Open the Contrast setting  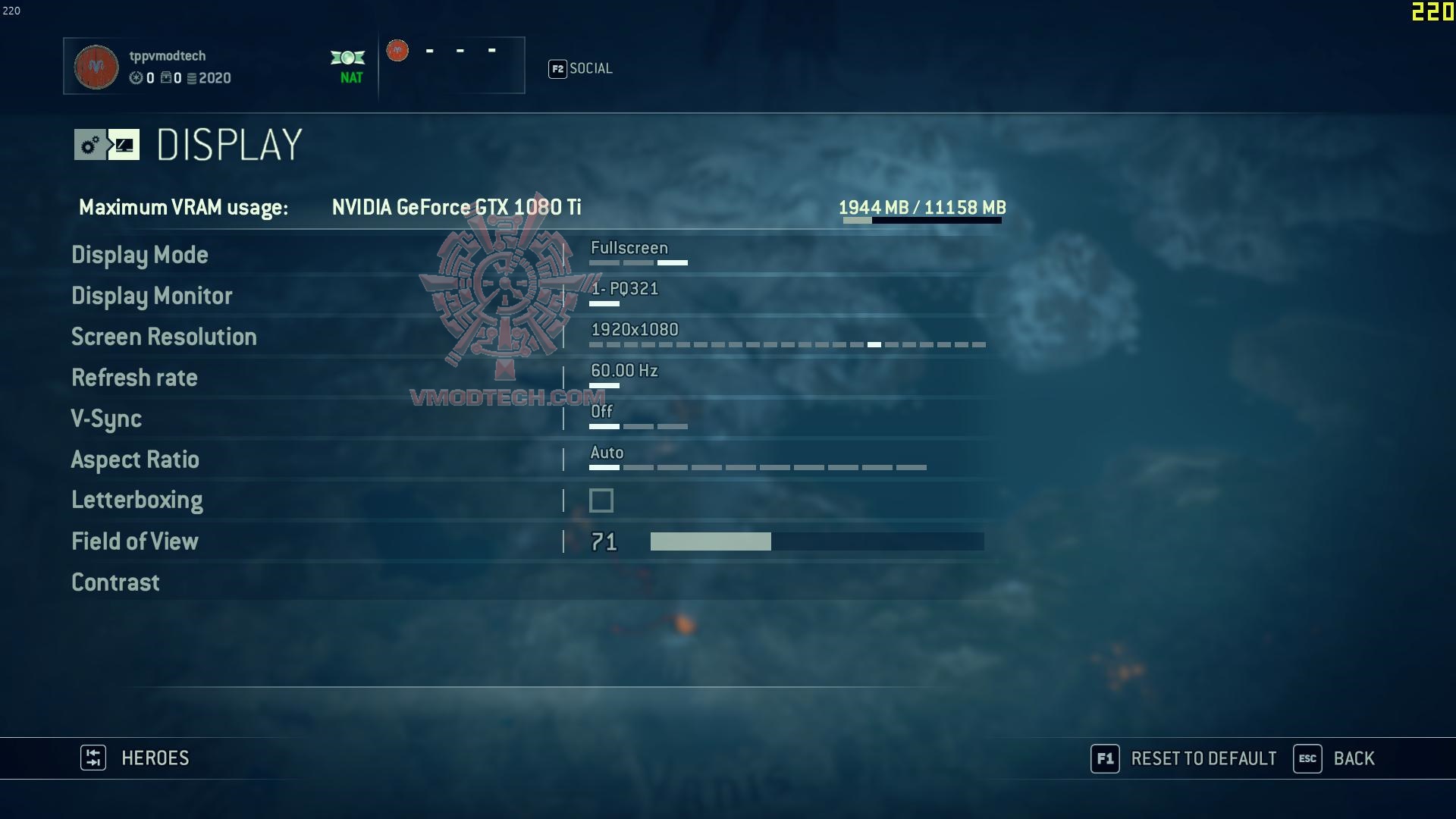[x=115, y=582]
